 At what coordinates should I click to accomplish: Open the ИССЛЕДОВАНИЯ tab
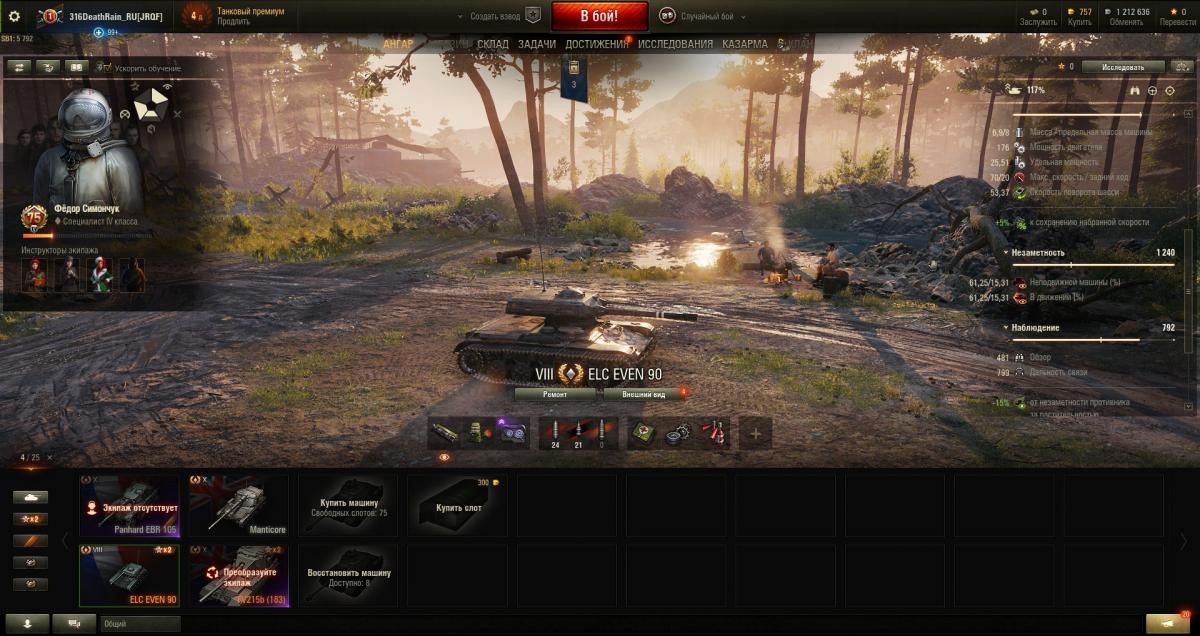click(x=675, y=44)
